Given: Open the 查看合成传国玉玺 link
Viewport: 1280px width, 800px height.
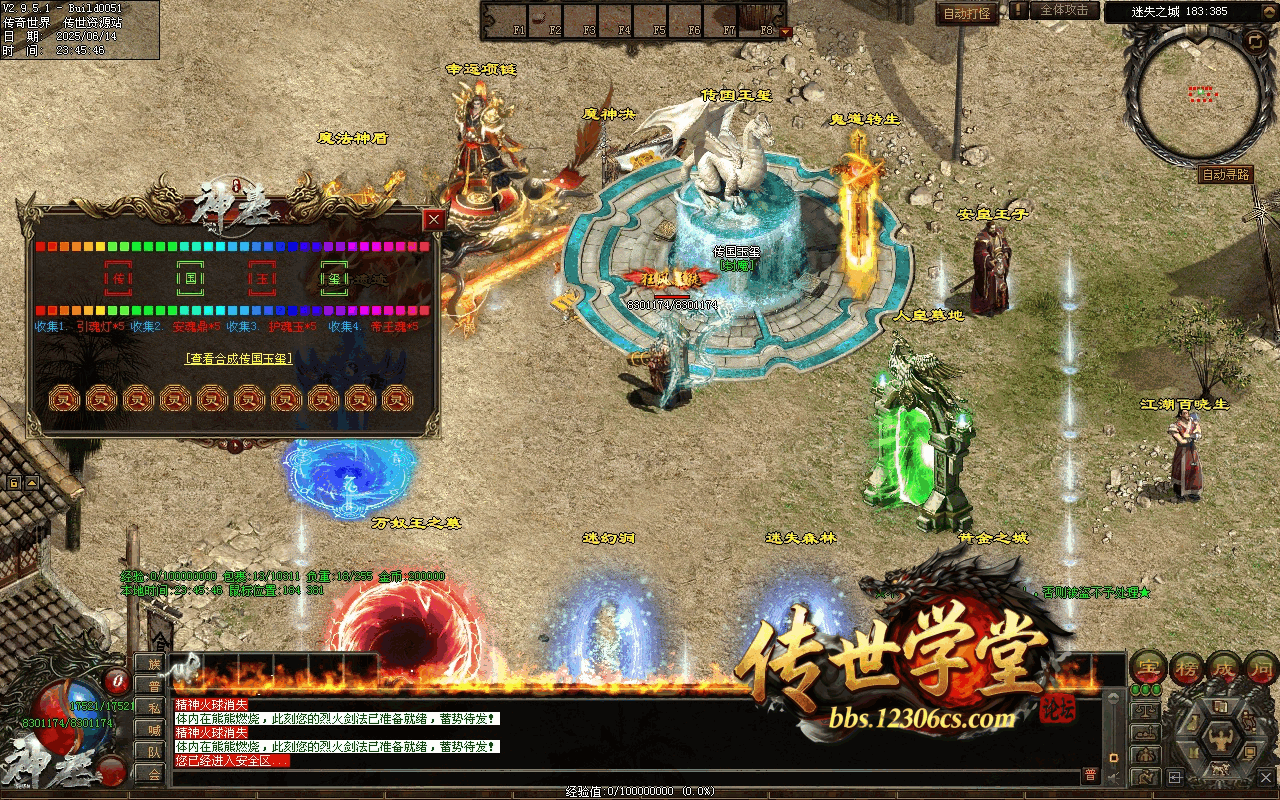Looking at the screenshot, I should (x=239, y=358).
